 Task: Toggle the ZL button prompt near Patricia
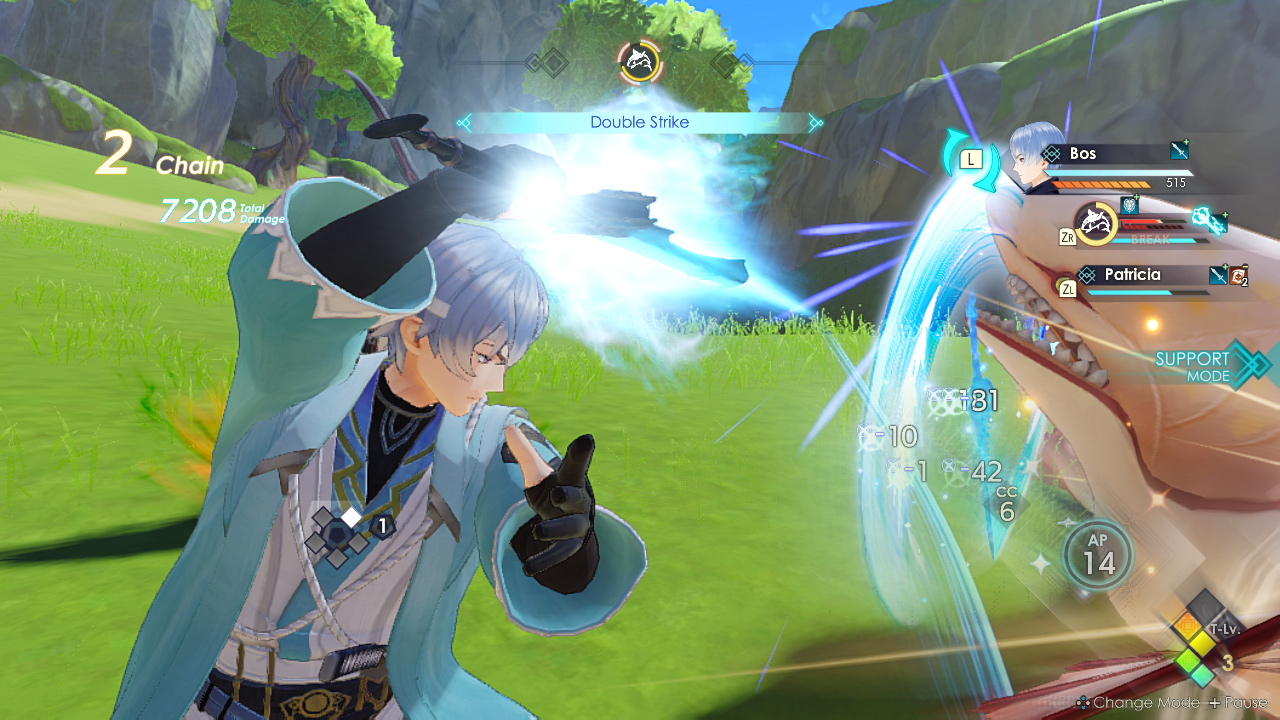[1070, 287]
